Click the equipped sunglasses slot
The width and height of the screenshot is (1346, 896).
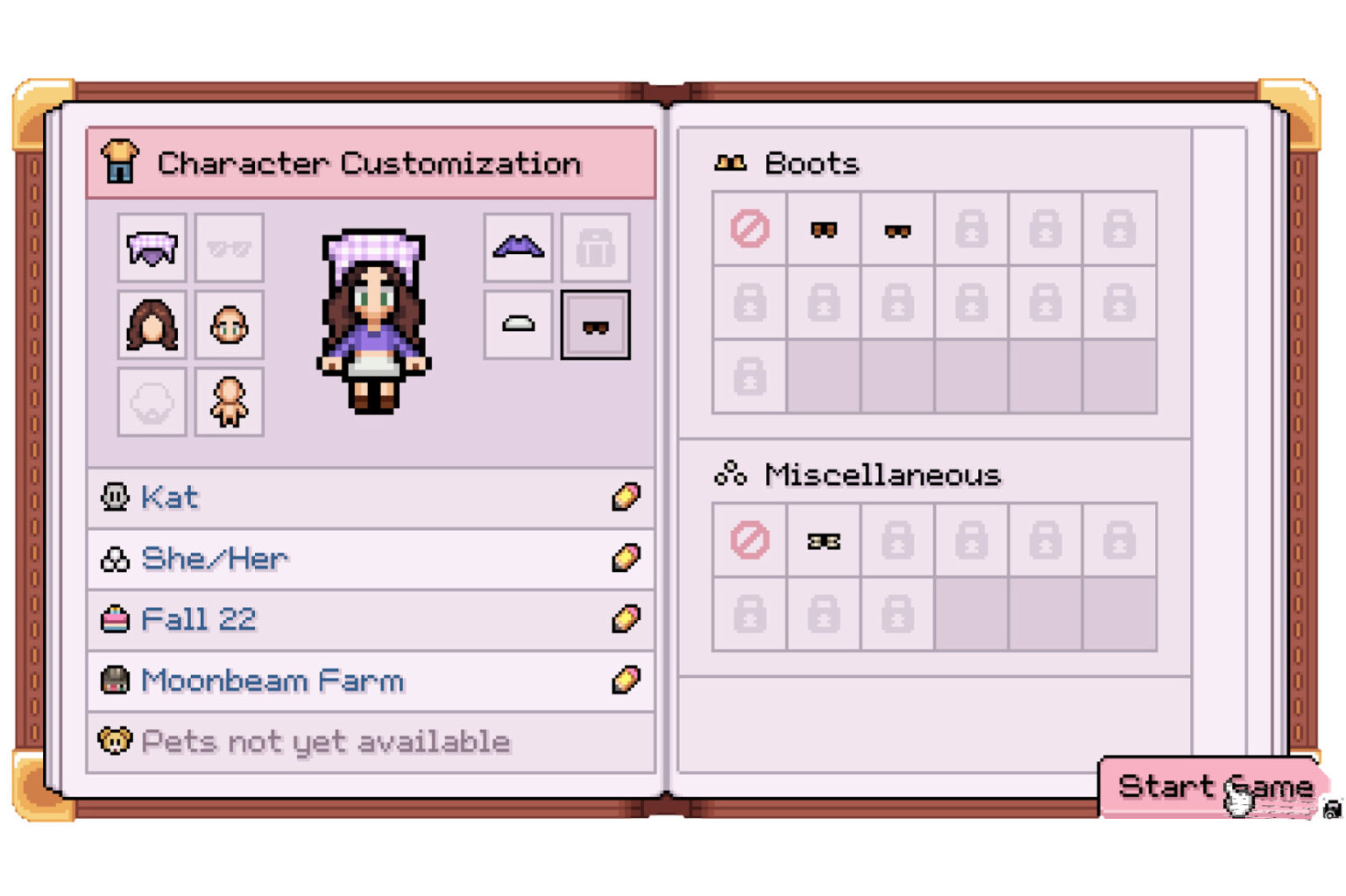[595, 325]
